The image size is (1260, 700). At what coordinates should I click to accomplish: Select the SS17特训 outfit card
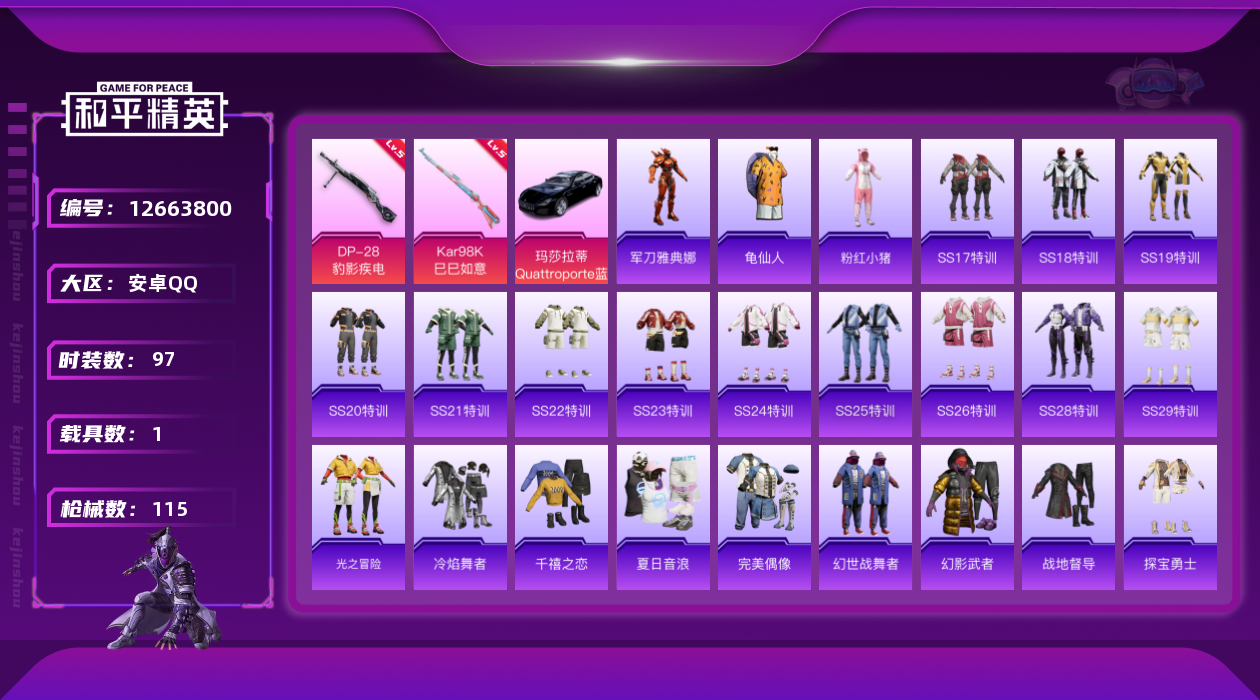[967, 211]
